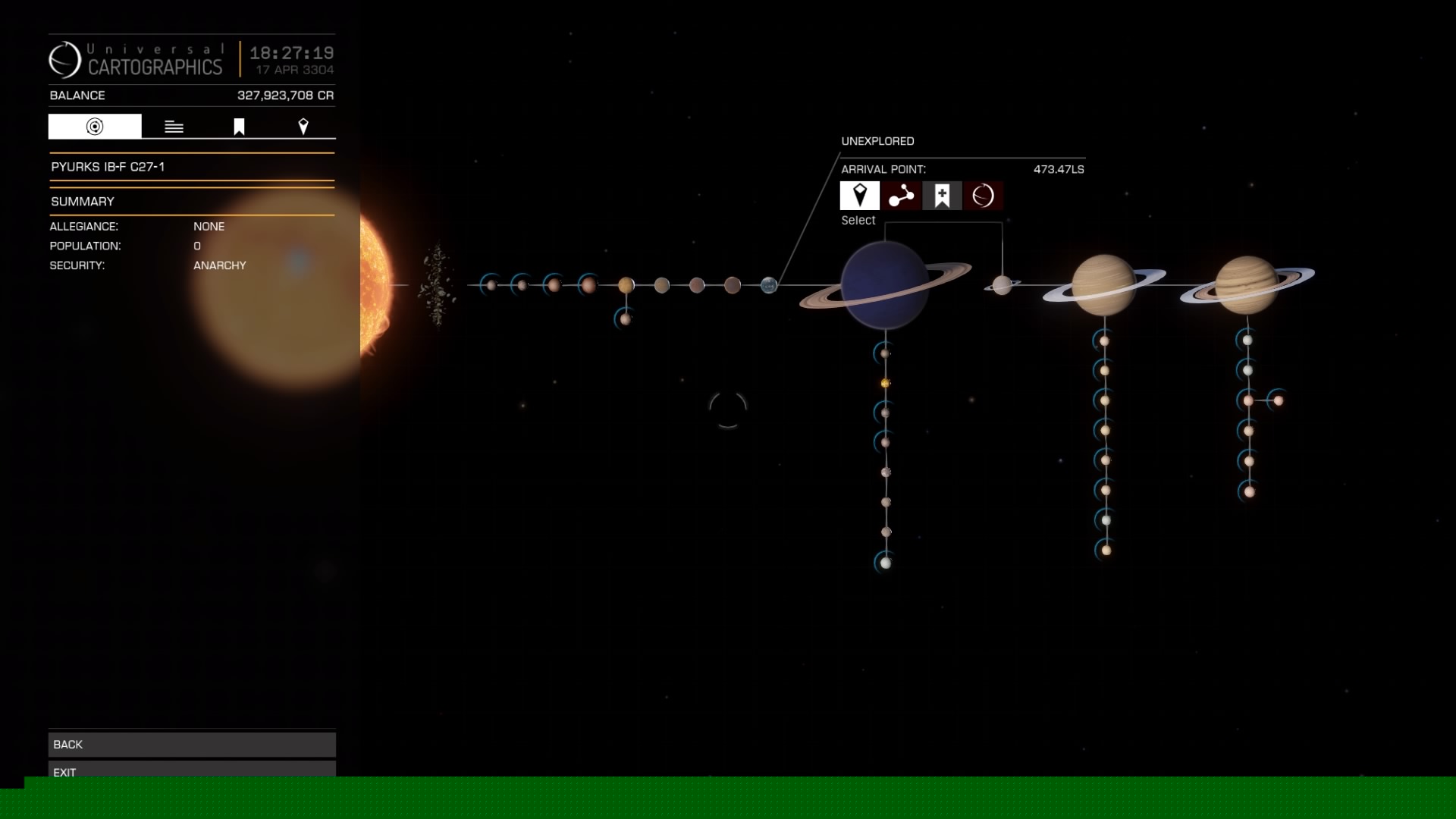Select the small yellow landable moon below the gas giant
1456x819 pixels.
(886, 383)
